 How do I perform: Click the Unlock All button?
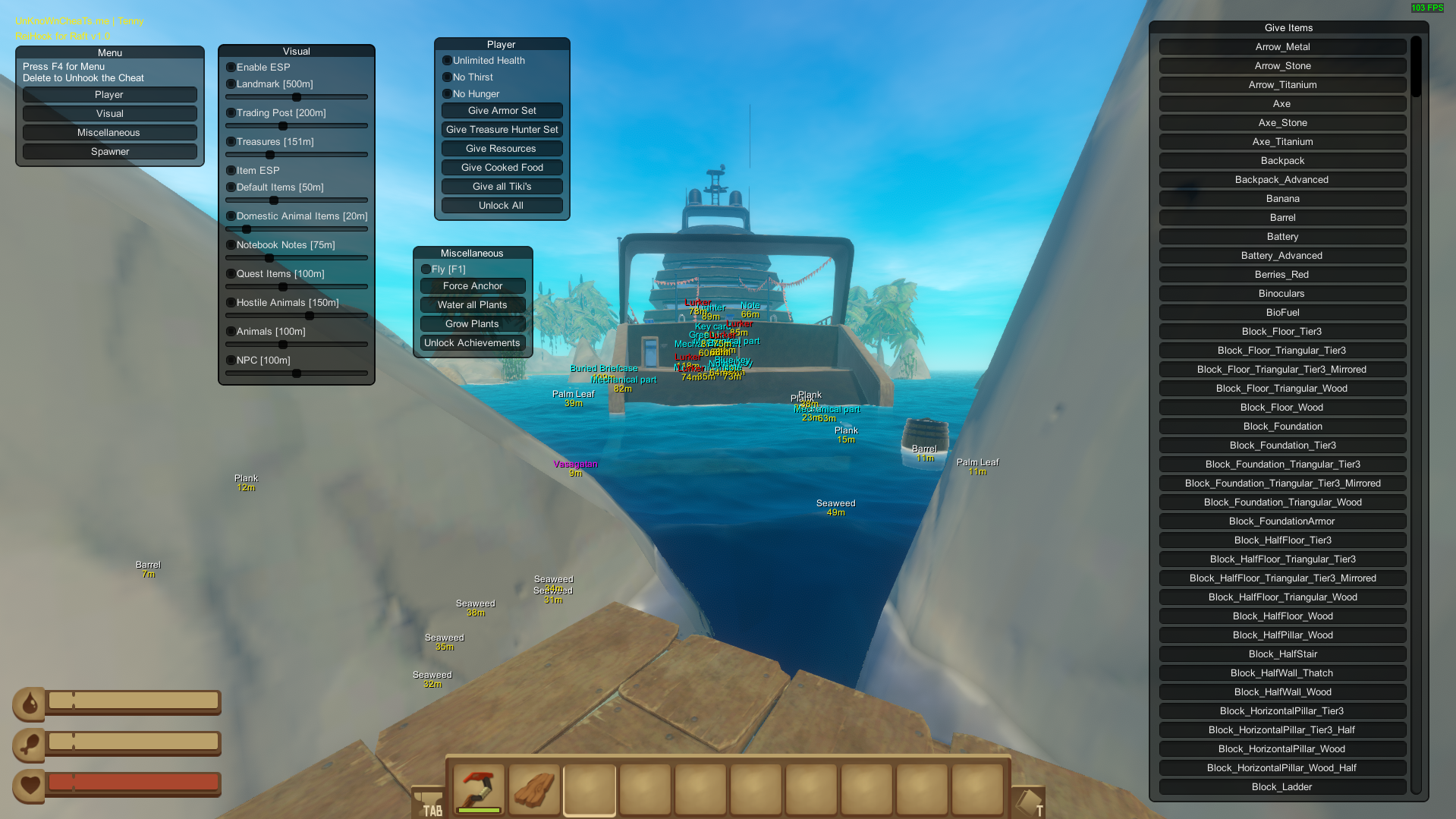502,206
